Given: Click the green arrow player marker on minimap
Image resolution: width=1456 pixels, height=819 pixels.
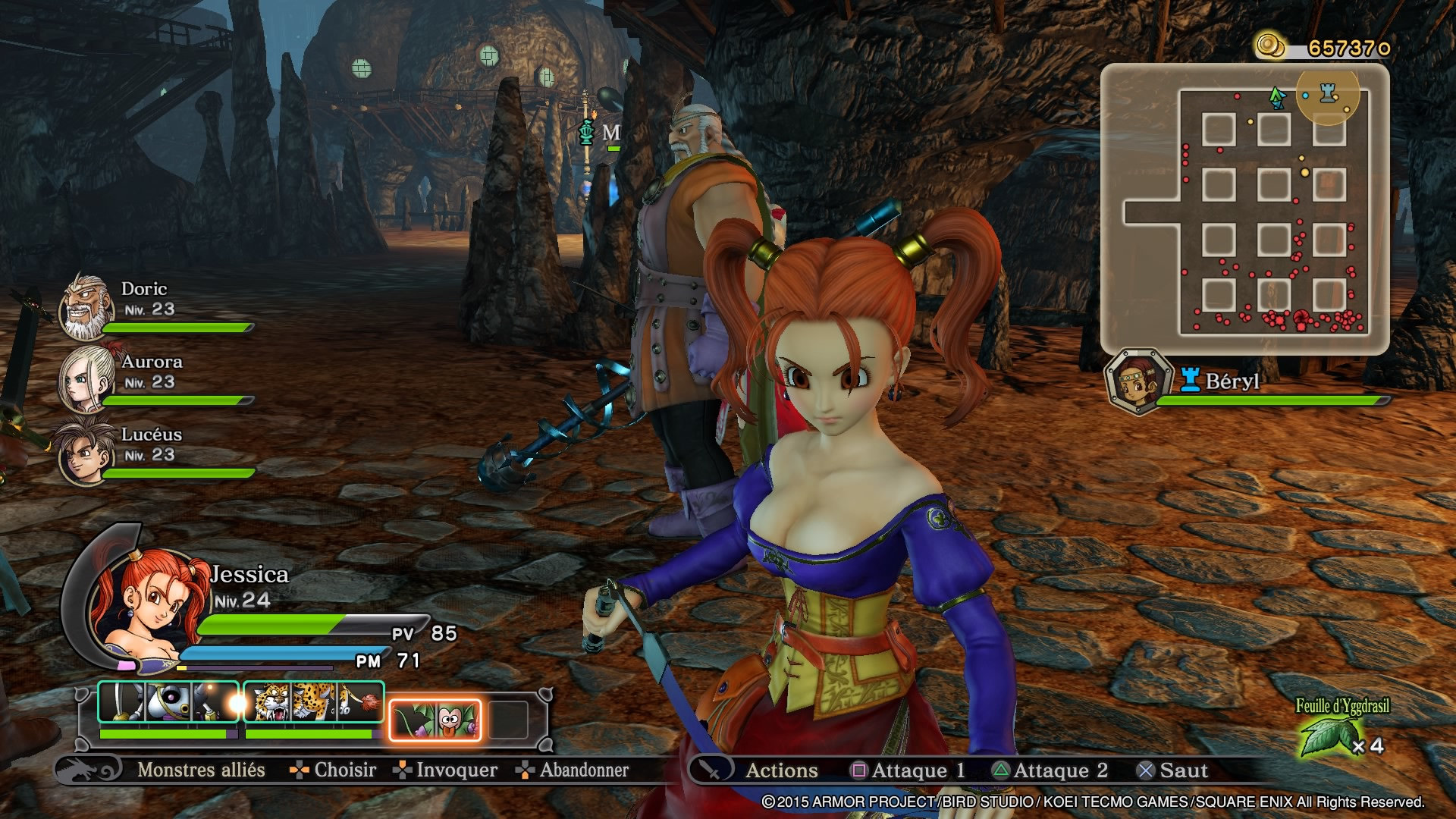Looking at the screenshot, I should [1277, 96].
